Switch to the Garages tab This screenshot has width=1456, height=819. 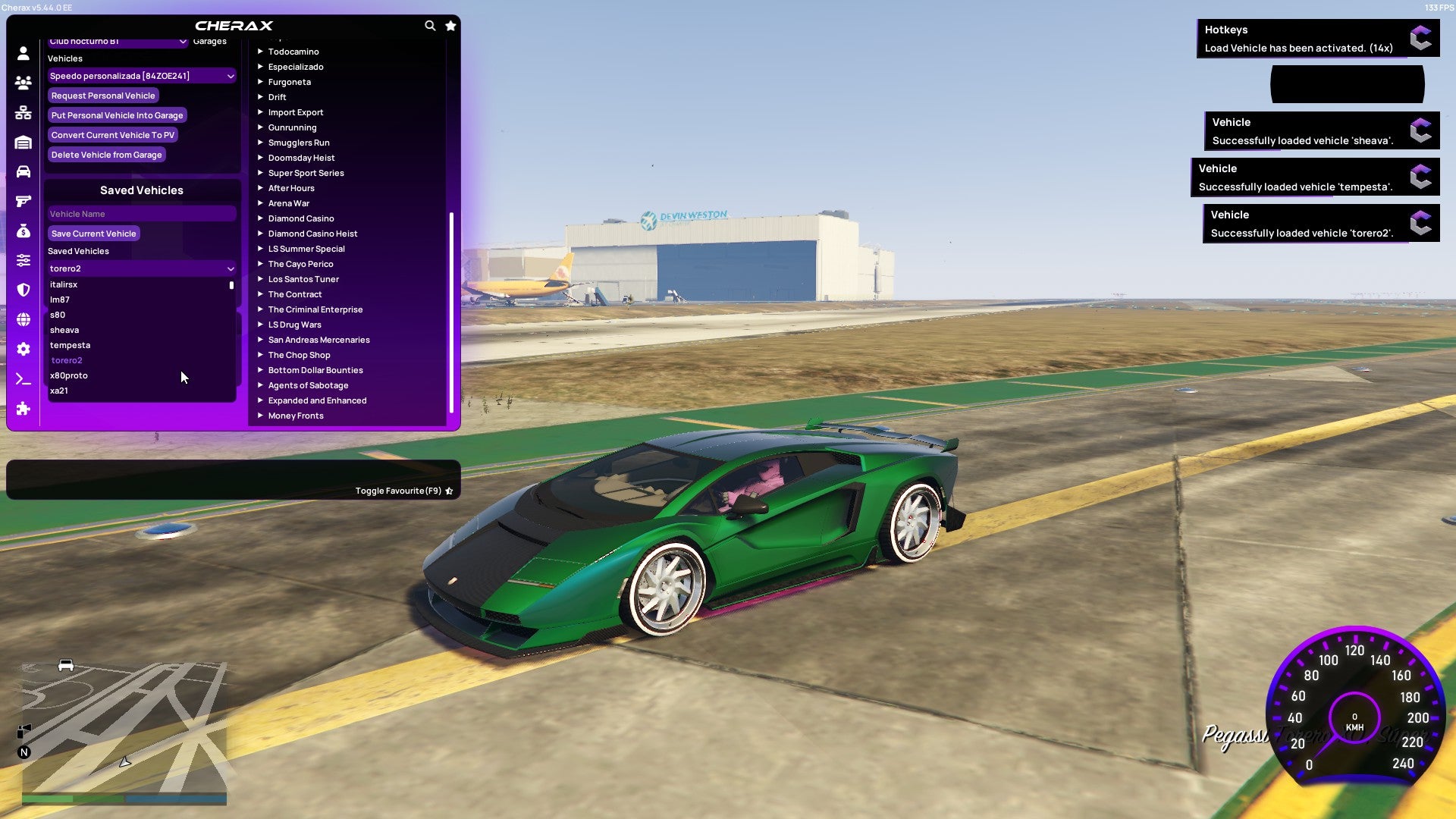[x=209, y=41]
